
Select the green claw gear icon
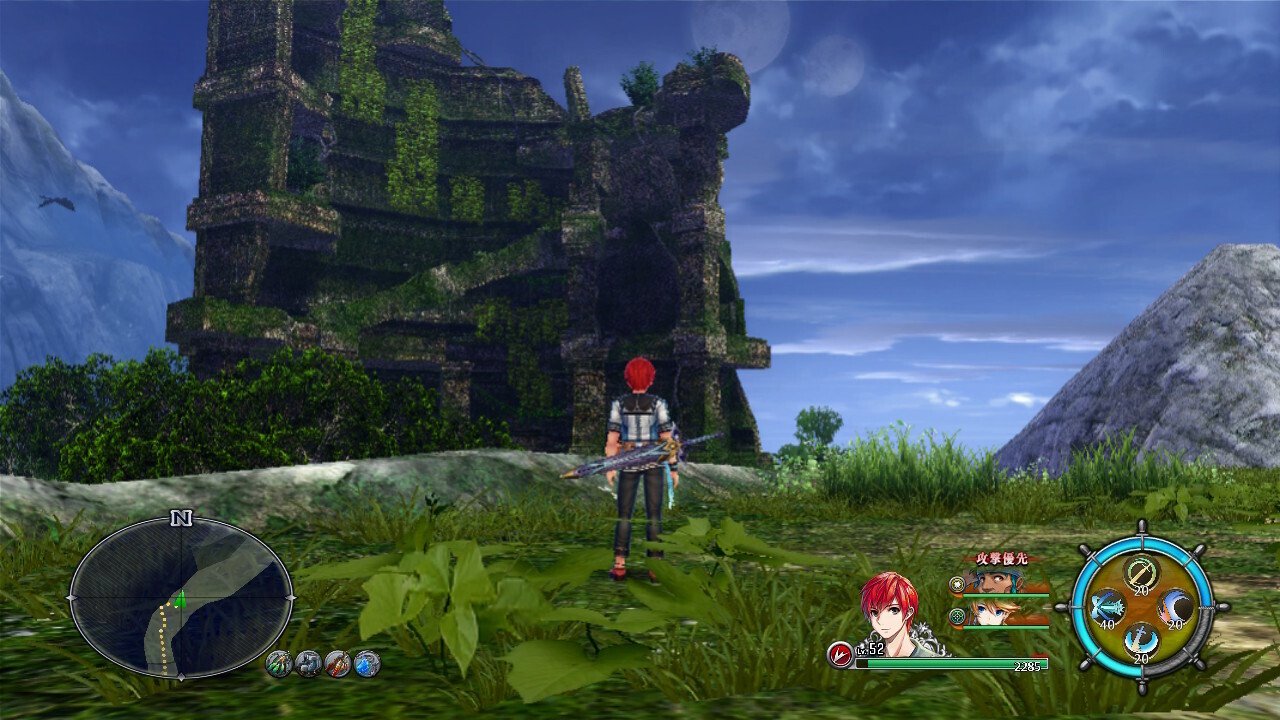pyautogui.click(x=279, y=663)
